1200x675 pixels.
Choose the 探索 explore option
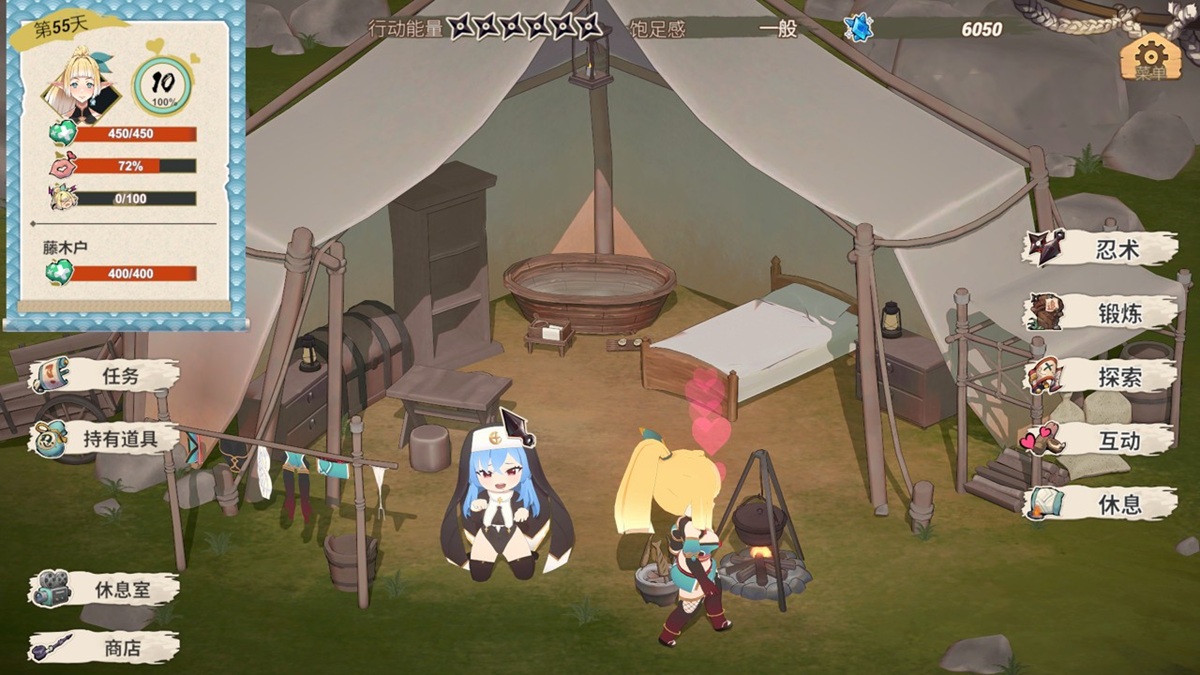1100,376
